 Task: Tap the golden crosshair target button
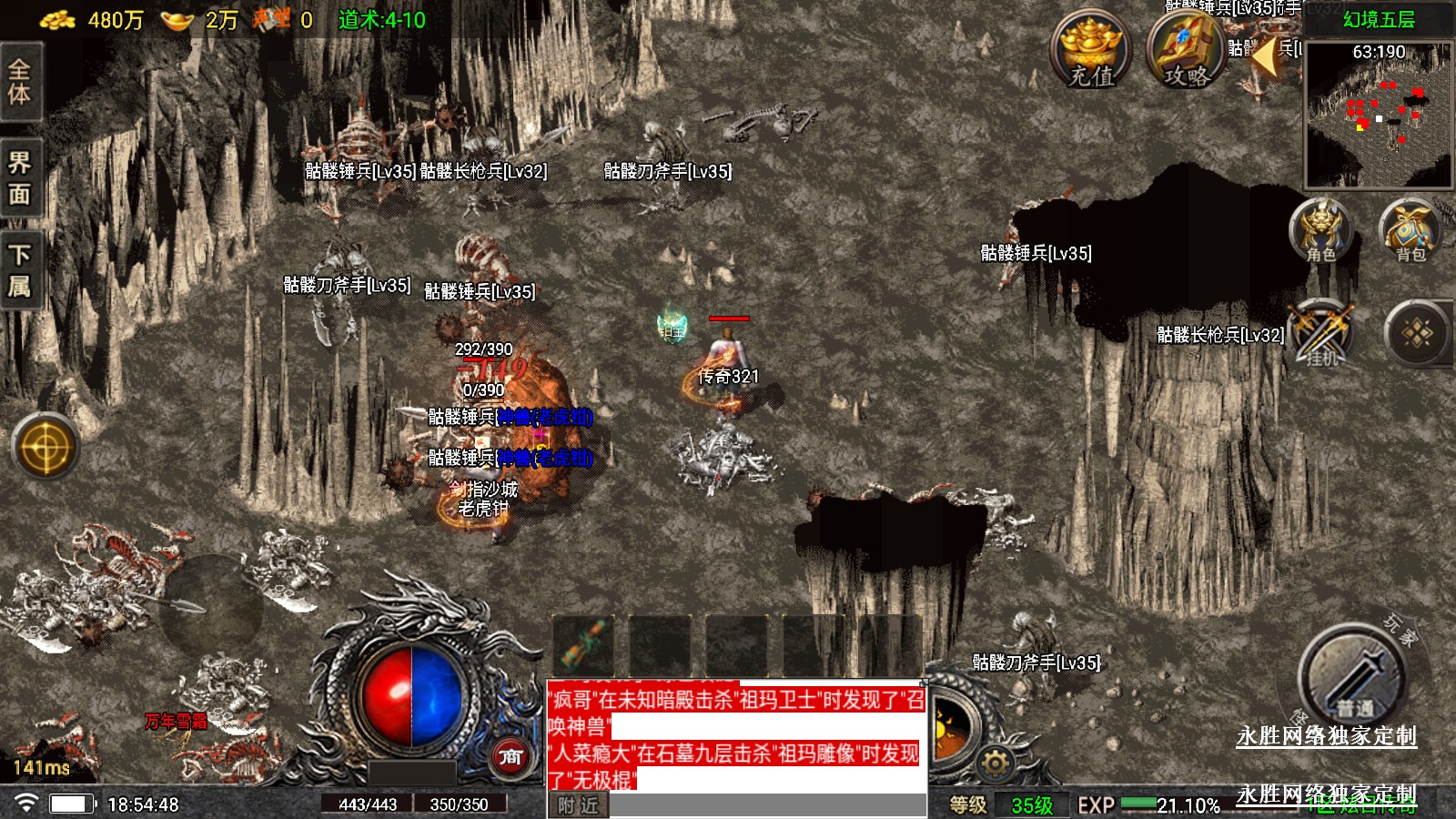tap(45, 447)
